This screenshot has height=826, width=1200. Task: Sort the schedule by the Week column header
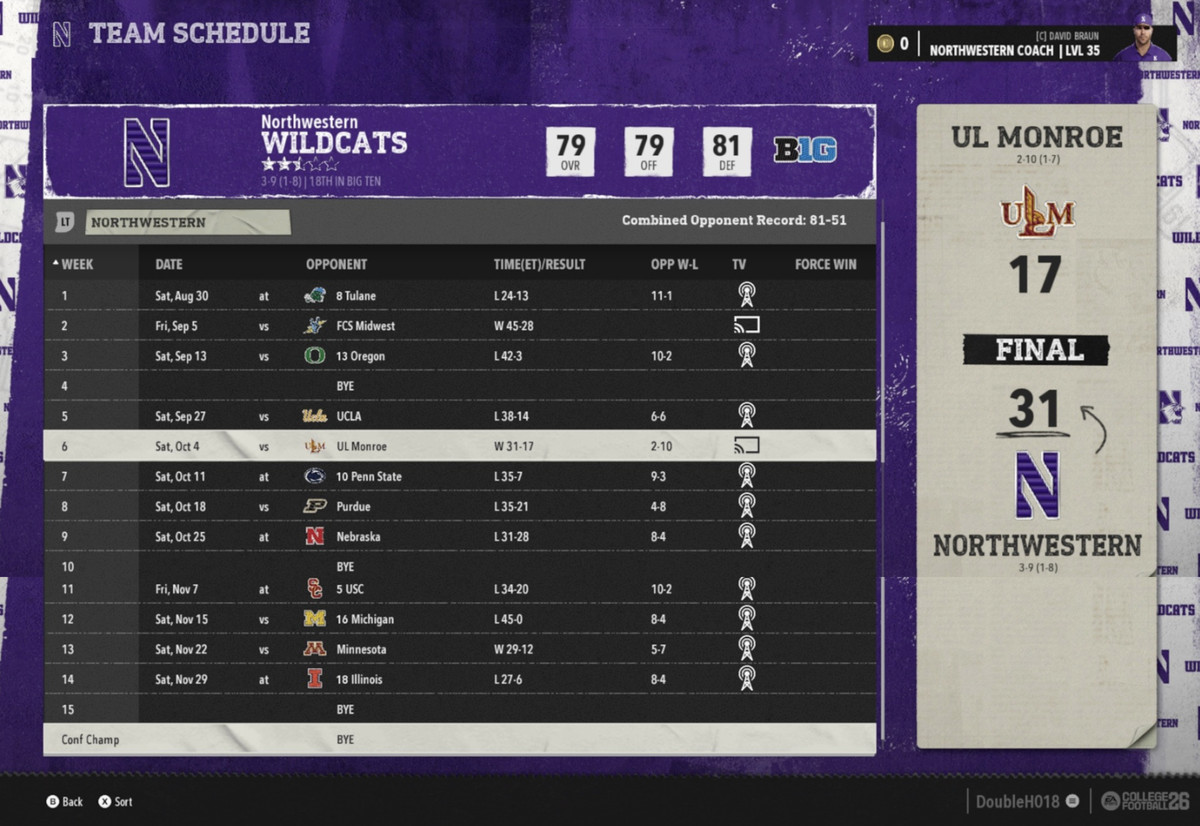76,265
